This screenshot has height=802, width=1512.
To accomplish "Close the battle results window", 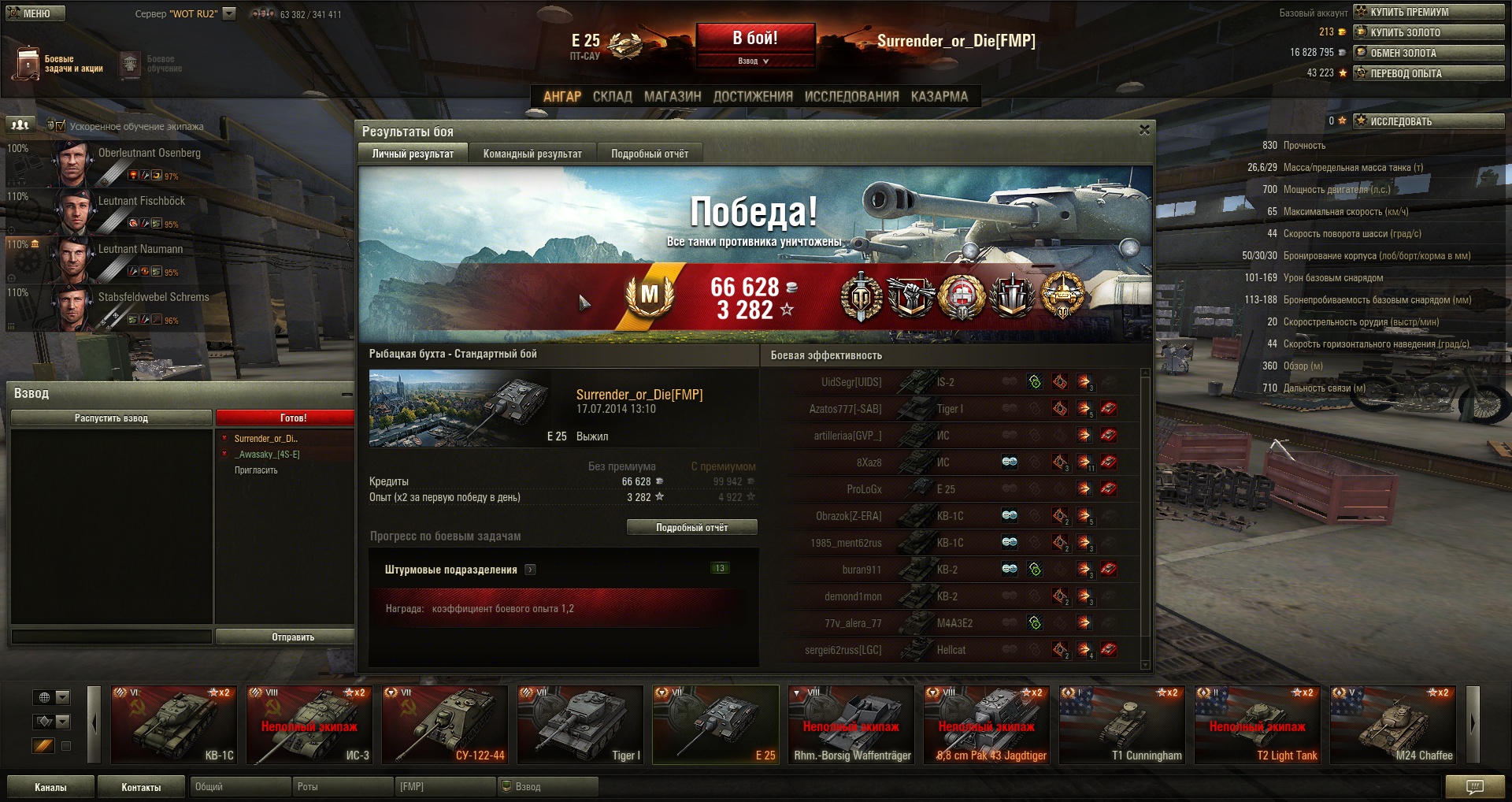I will click(x=1144, y=130).
